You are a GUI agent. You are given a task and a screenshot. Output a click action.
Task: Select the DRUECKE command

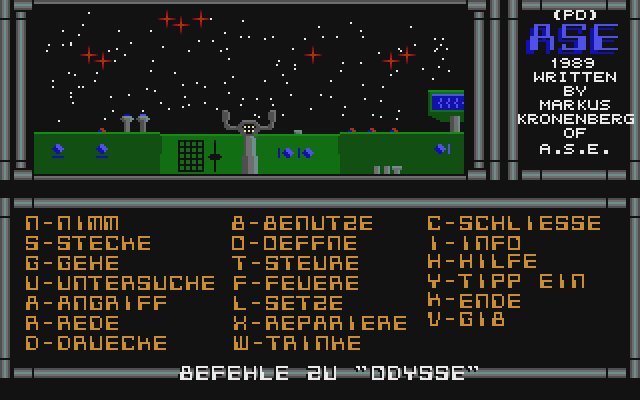pyautogui.click(x=96, y=343)
